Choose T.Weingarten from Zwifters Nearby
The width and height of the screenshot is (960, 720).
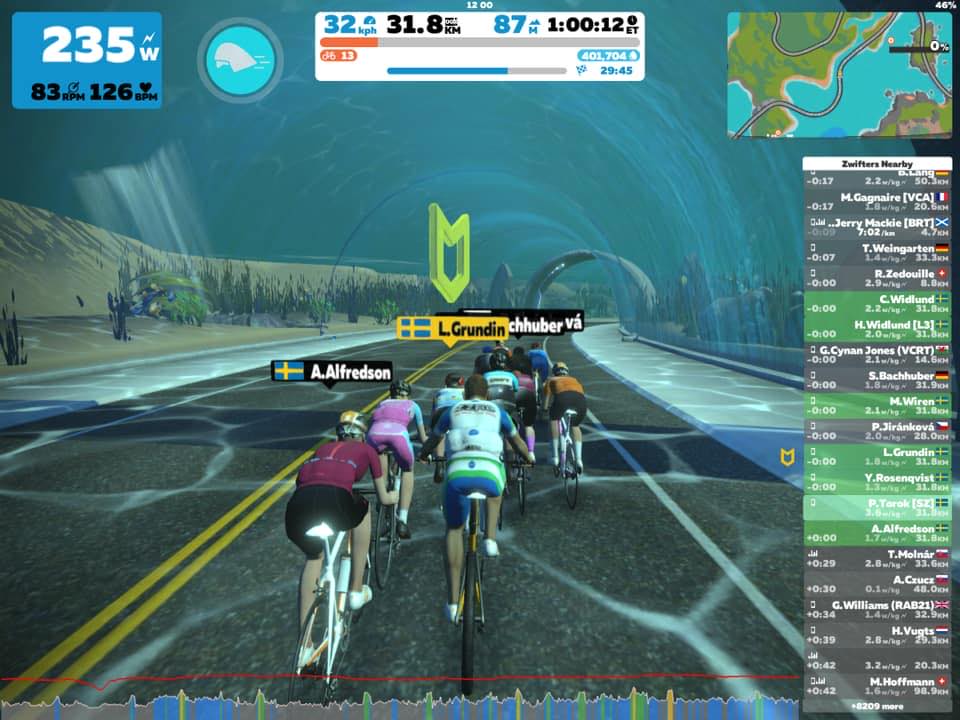pyautogui.click(x=876, y=253)
